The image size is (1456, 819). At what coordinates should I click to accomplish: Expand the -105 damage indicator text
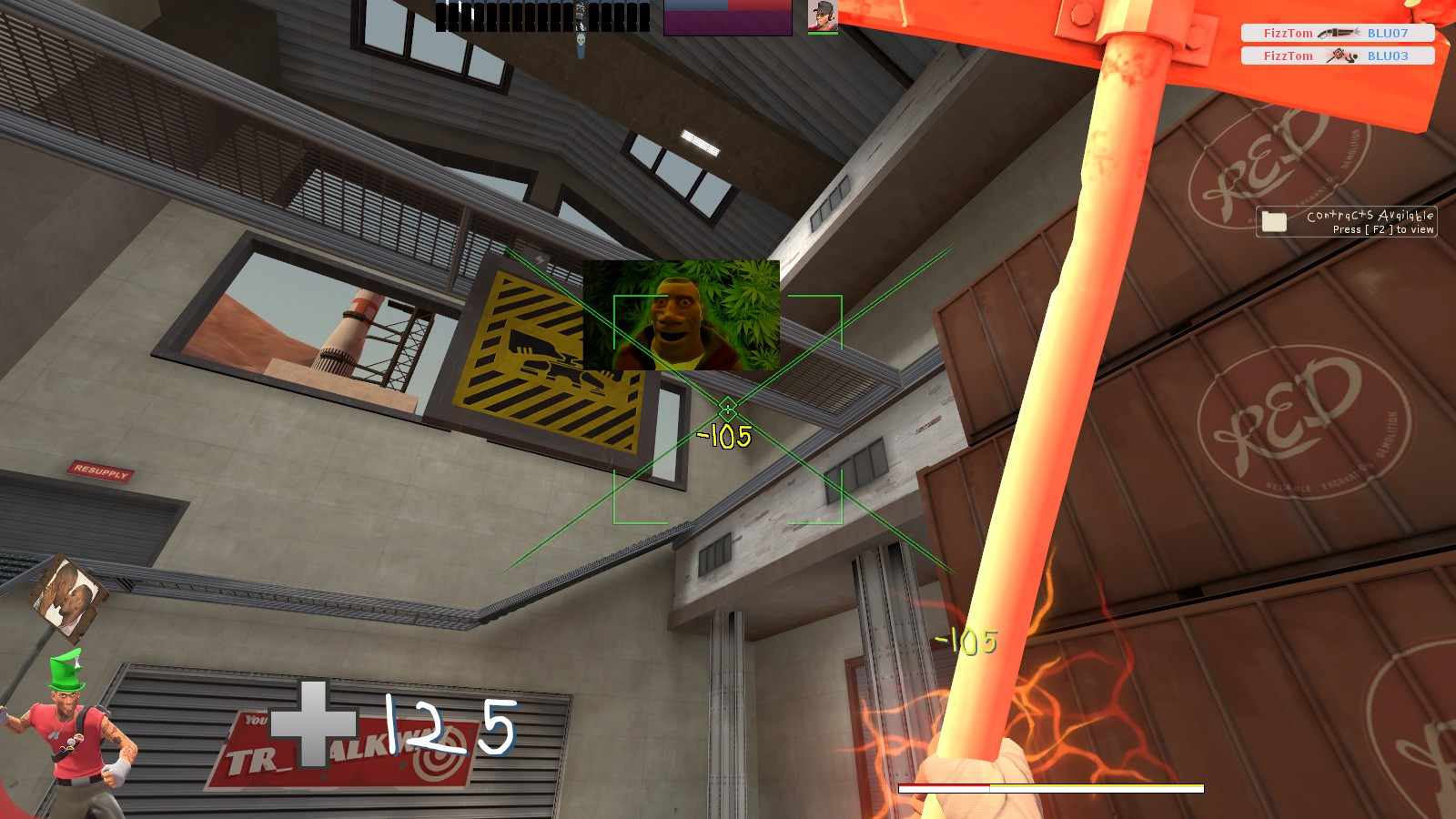(x=723, y=435)
